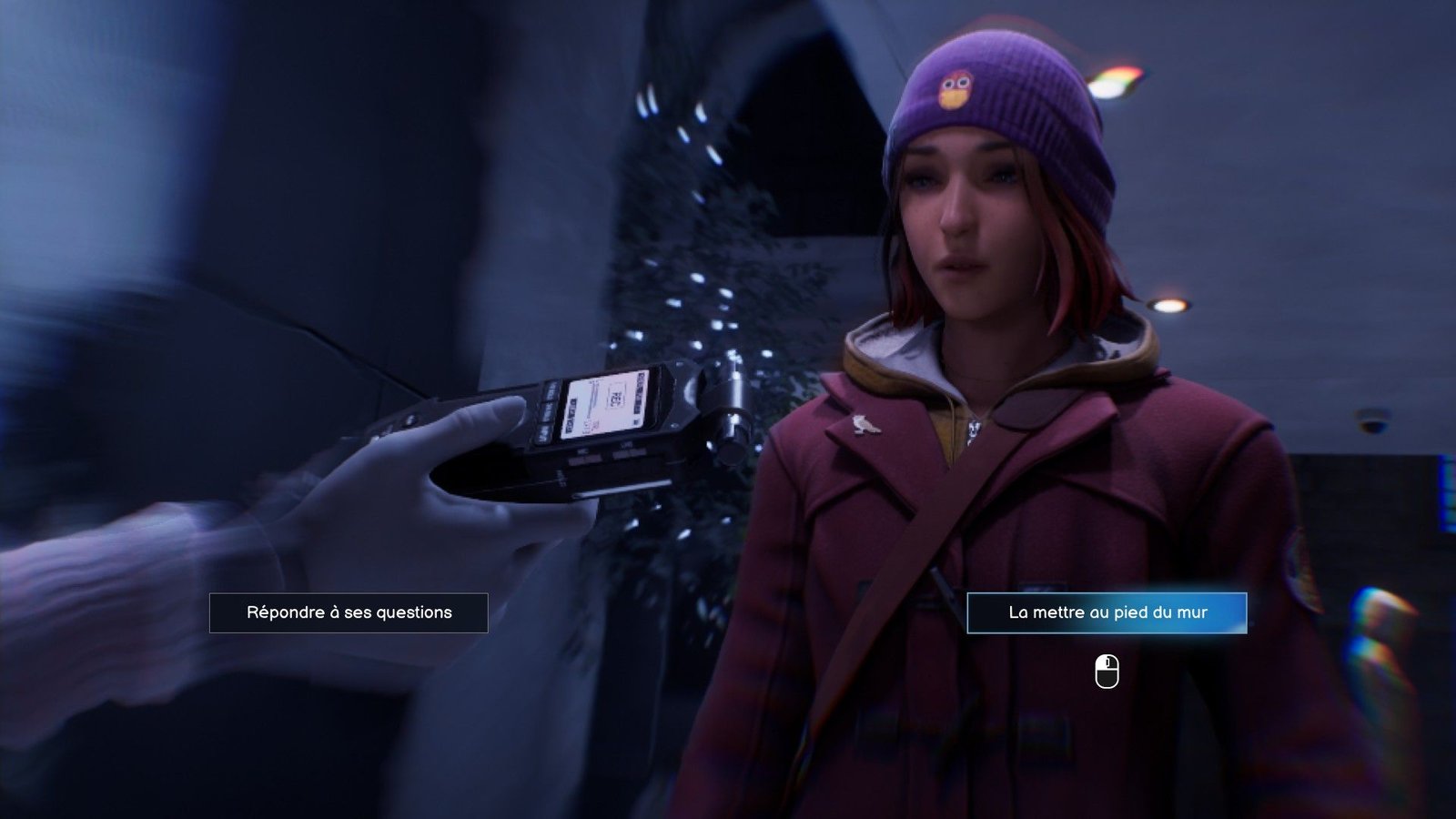The width and height of the screenshot is (1456, 819).
Task: Choose "Répondre à ses questions" dialogue option
Action: pyautogui.click(x=349, y=612)
